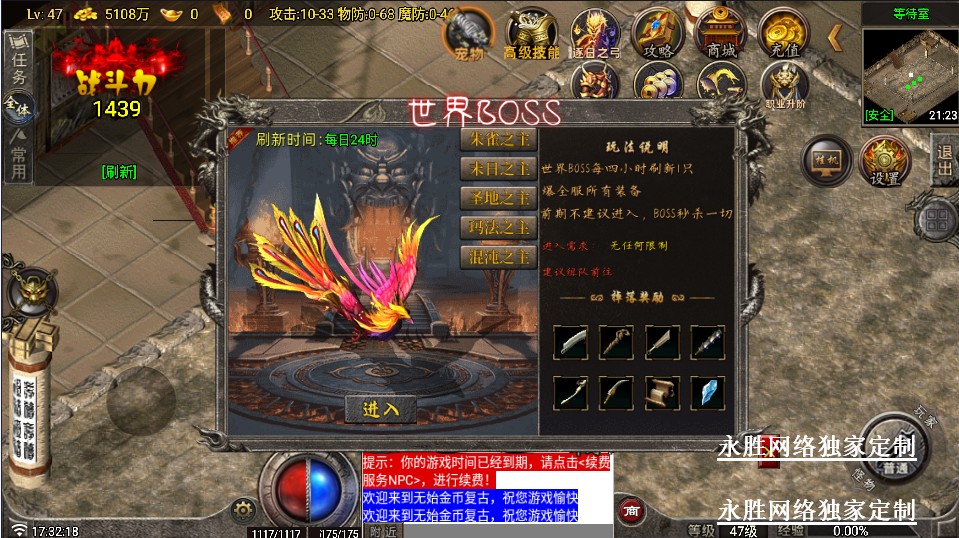
Task: Open the 宠物 pet menu icon
Action: 469,34
